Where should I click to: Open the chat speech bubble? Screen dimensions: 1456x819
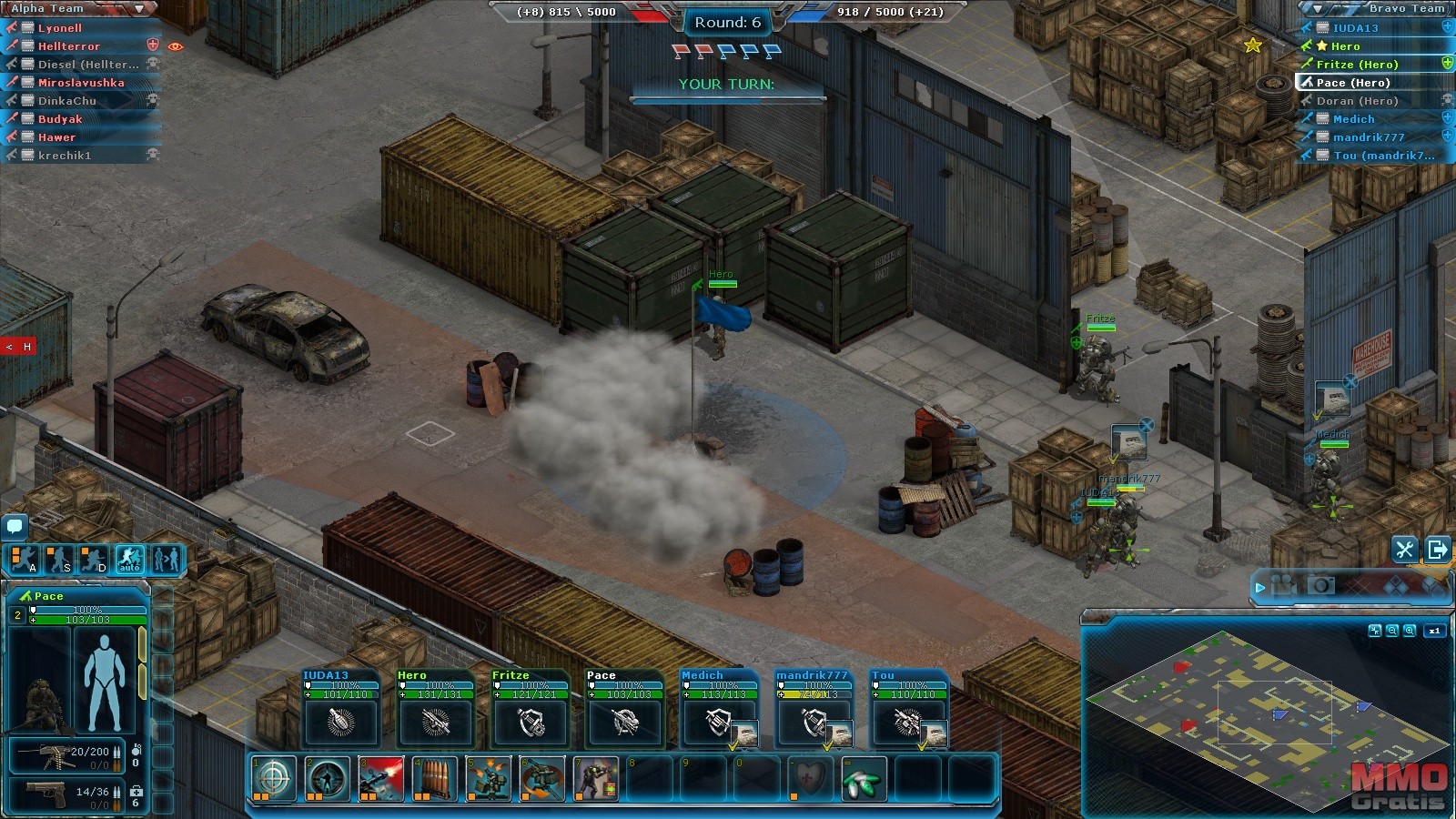click(x=15, y=526)
